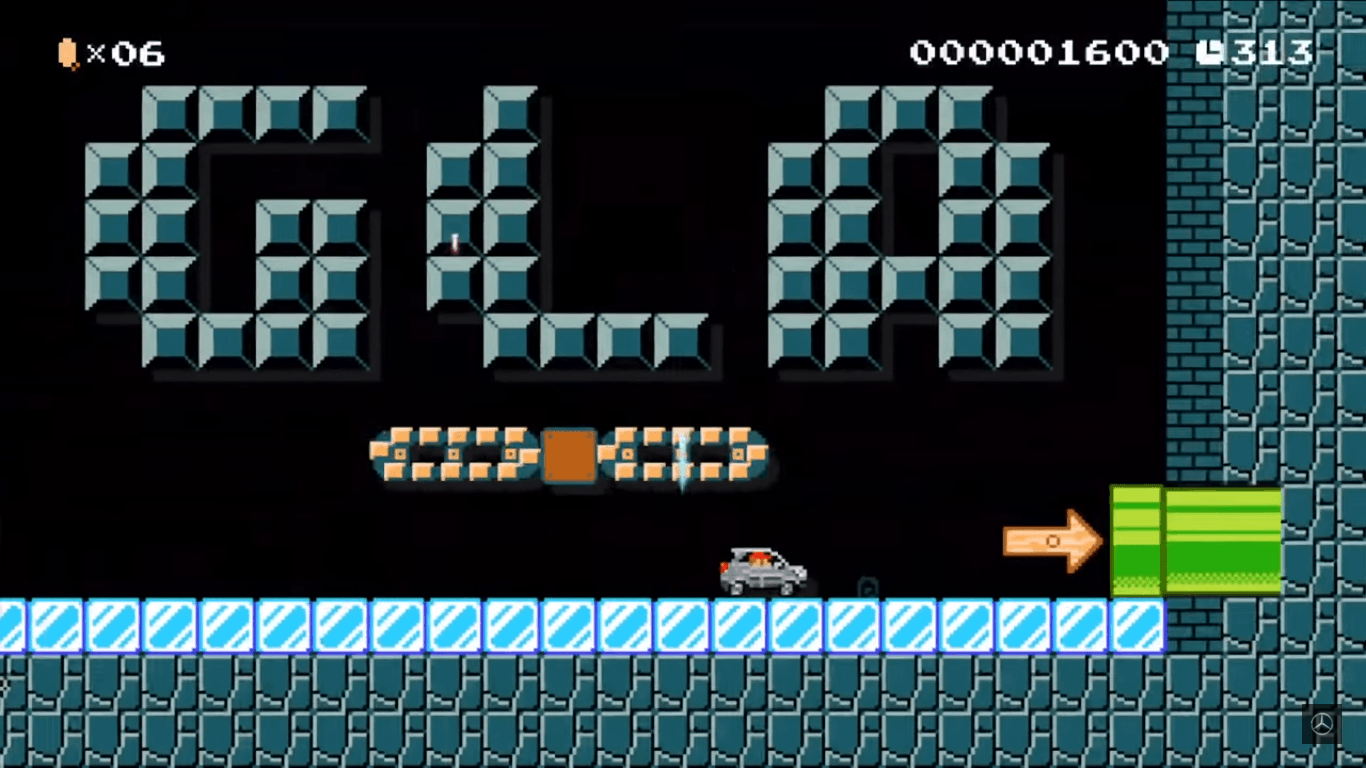The image size is (1366, 768).
Task: Click the coin counter icon in the HUD
Action: 66,54
